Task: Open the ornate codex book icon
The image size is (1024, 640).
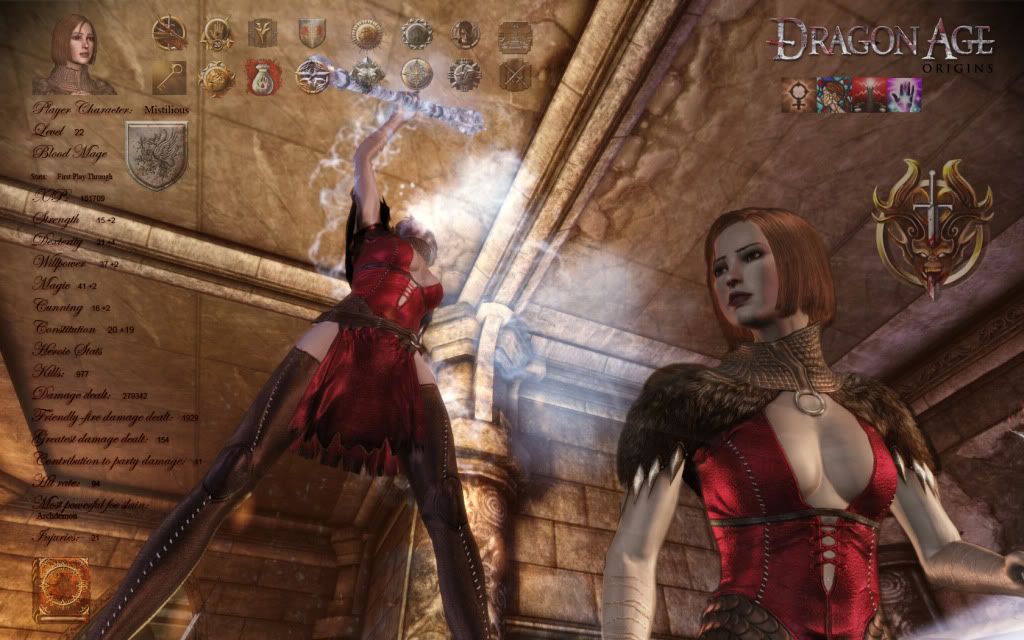Action: pos(60,587)
